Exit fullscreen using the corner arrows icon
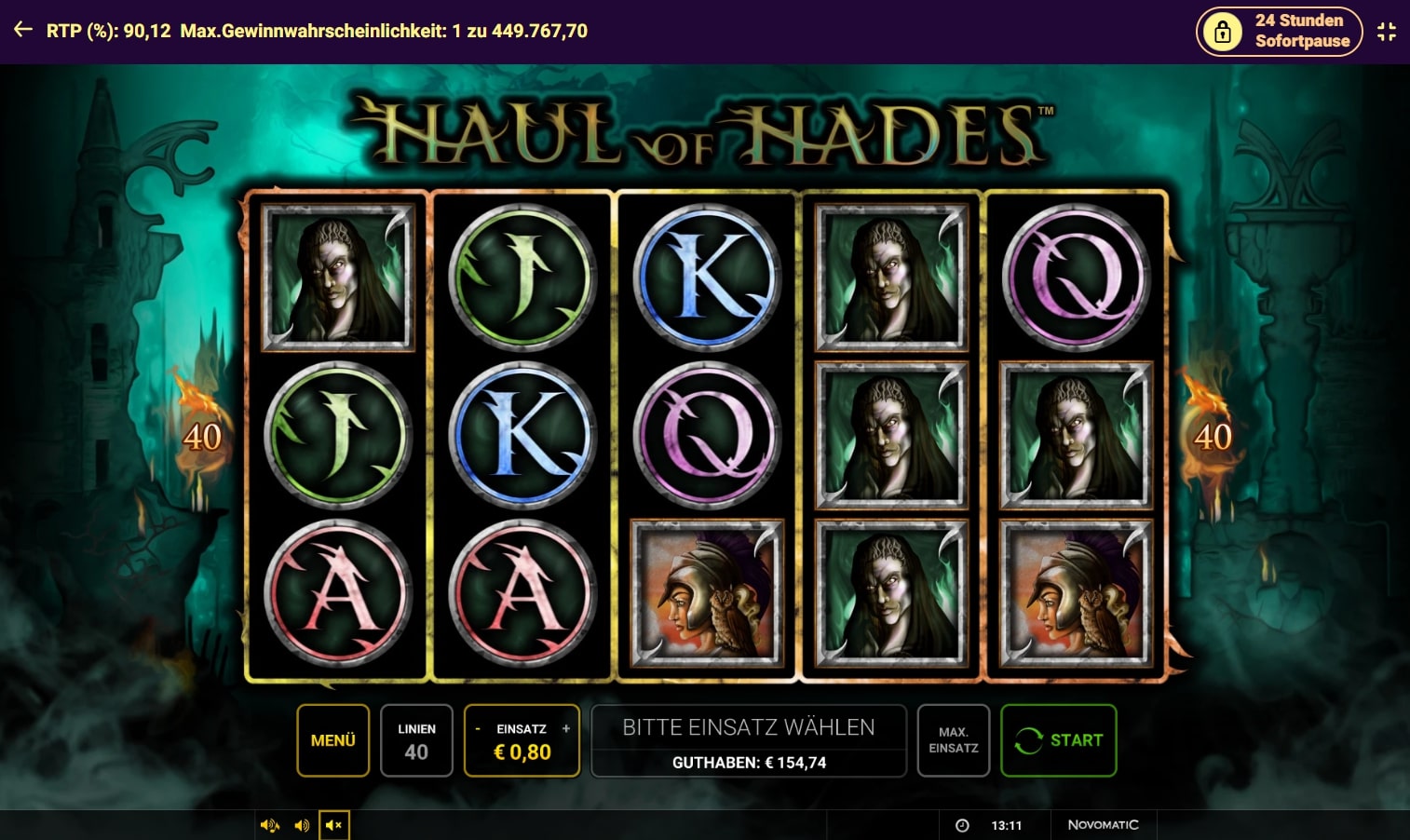 [x=1387, y=31]
